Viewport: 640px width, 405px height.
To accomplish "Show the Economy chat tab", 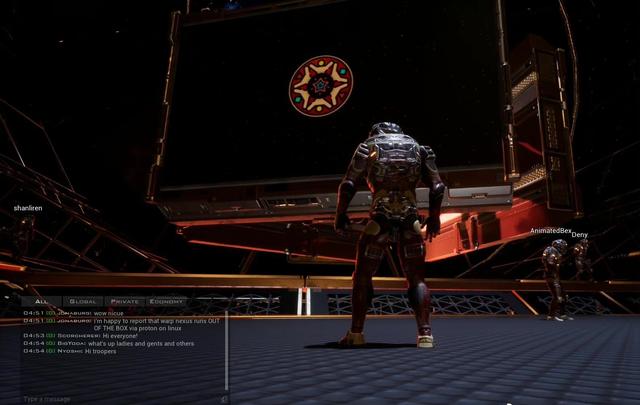I will click(x=166, y=301).
